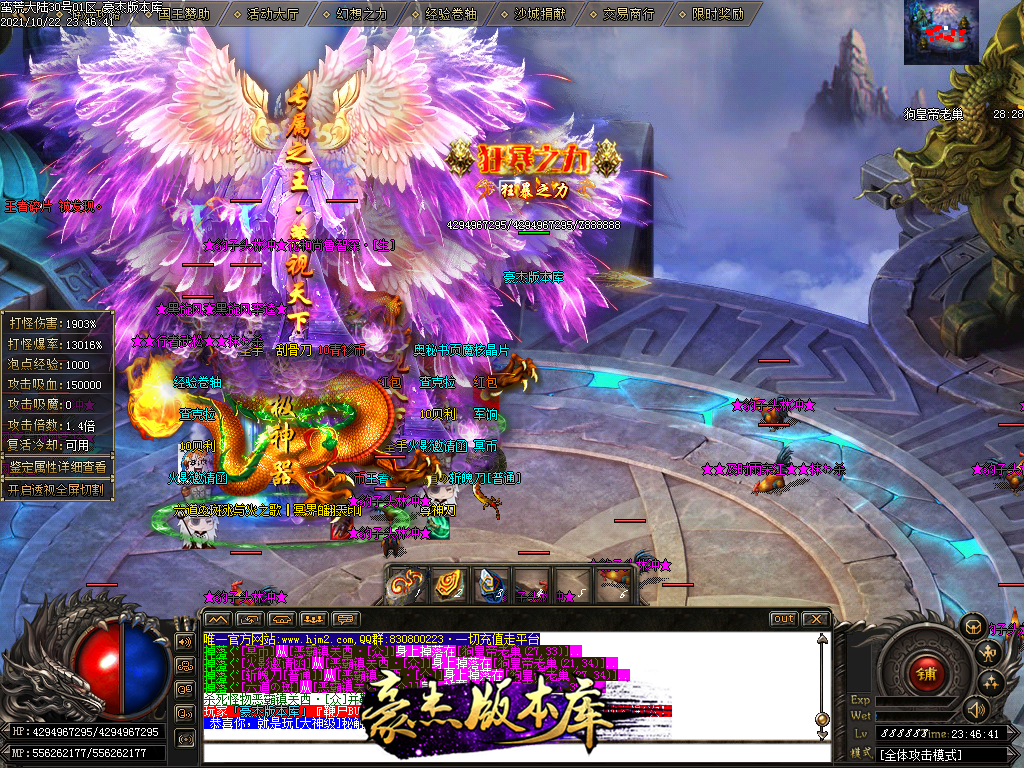Click the speaker icon beside the shop dial

[x=975, y=710]
